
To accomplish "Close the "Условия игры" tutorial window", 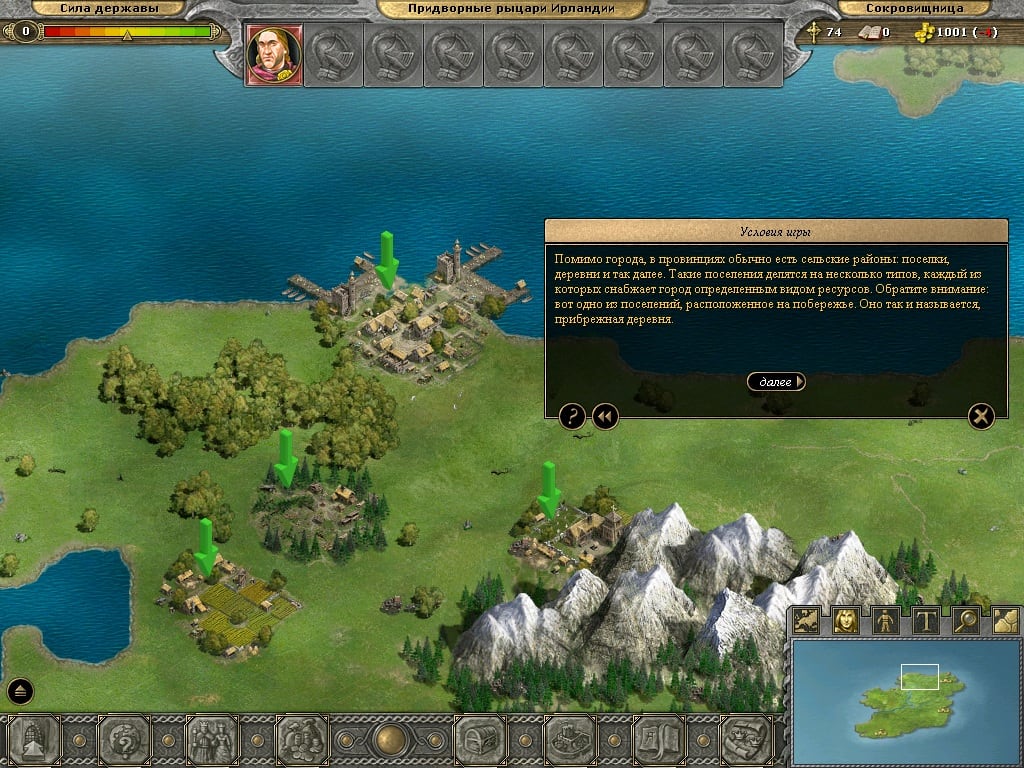I will coord(982,416).
